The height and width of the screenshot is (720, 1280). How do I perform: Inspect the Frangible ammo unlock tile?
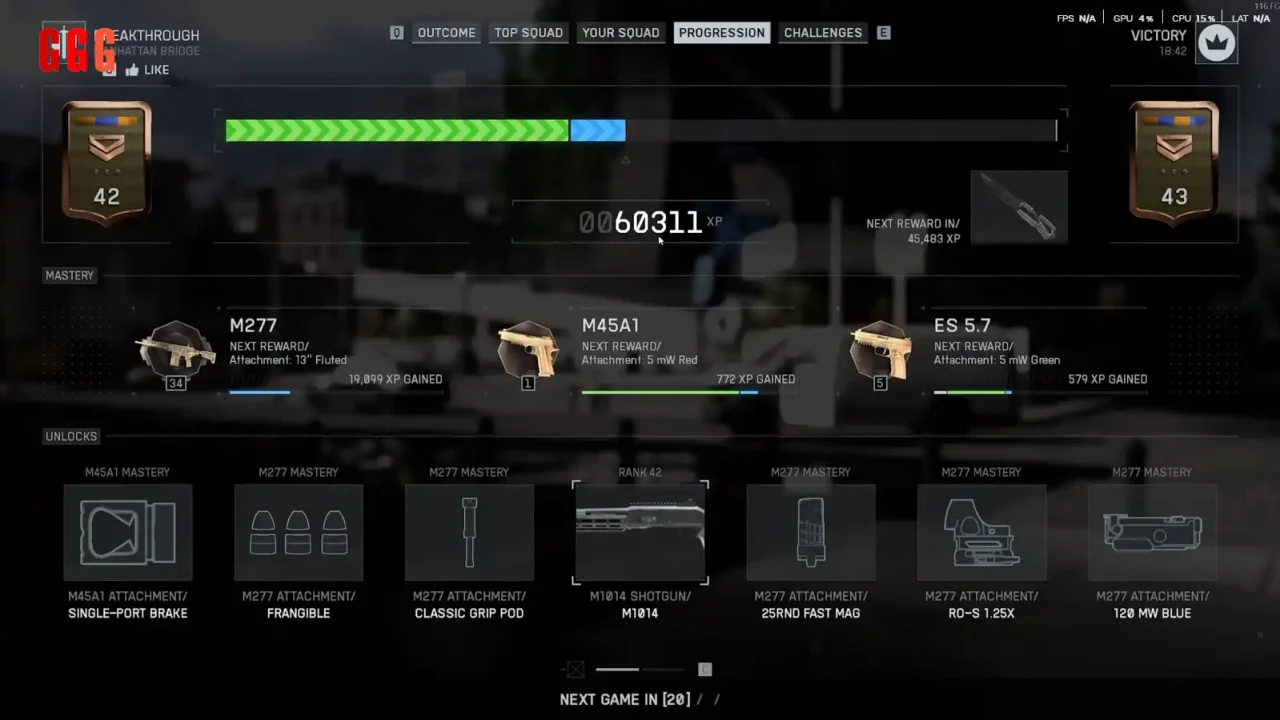[x=298, y=533]
